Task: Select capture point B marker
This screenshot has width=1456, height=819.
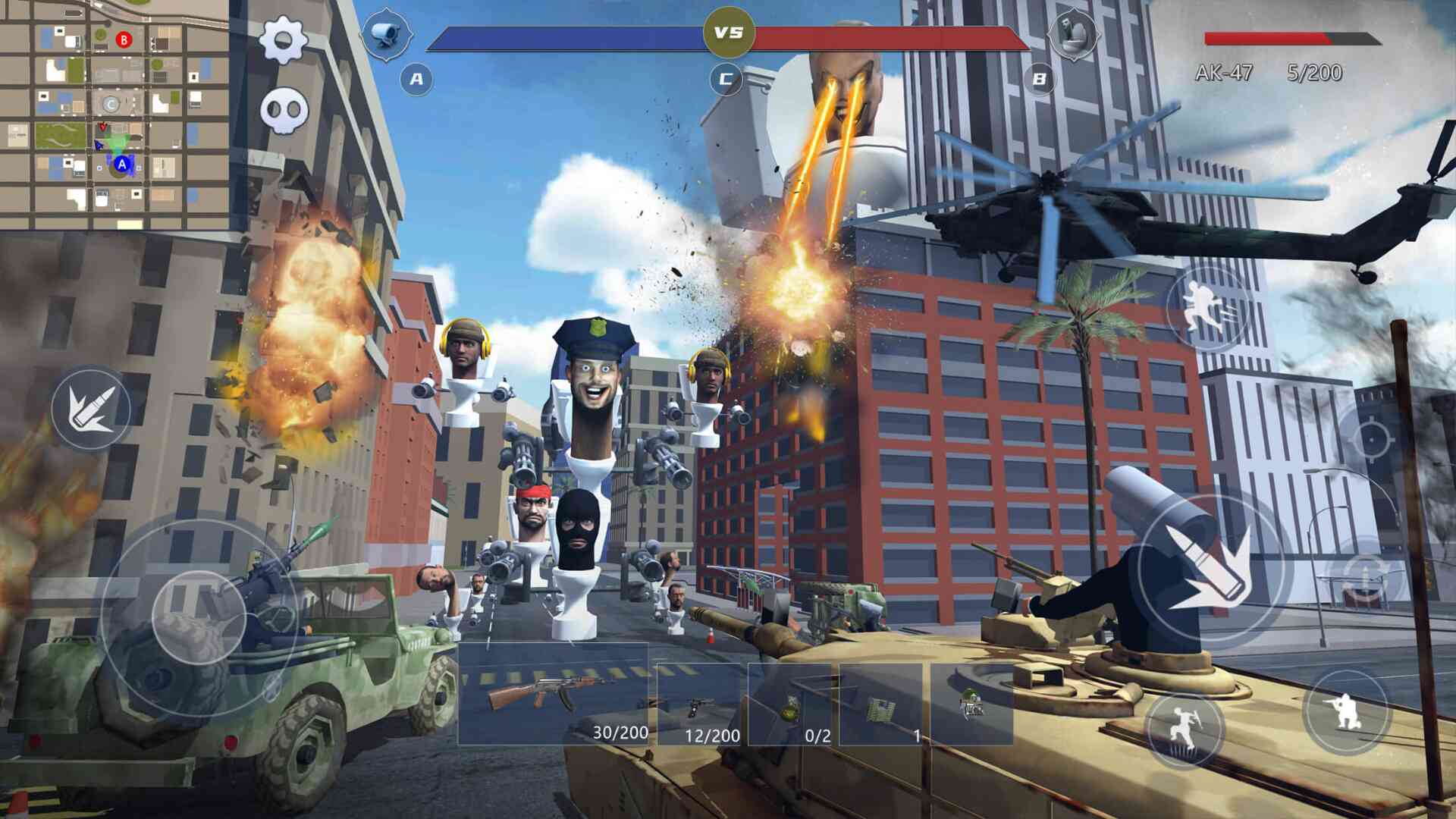Action: 1039,79
